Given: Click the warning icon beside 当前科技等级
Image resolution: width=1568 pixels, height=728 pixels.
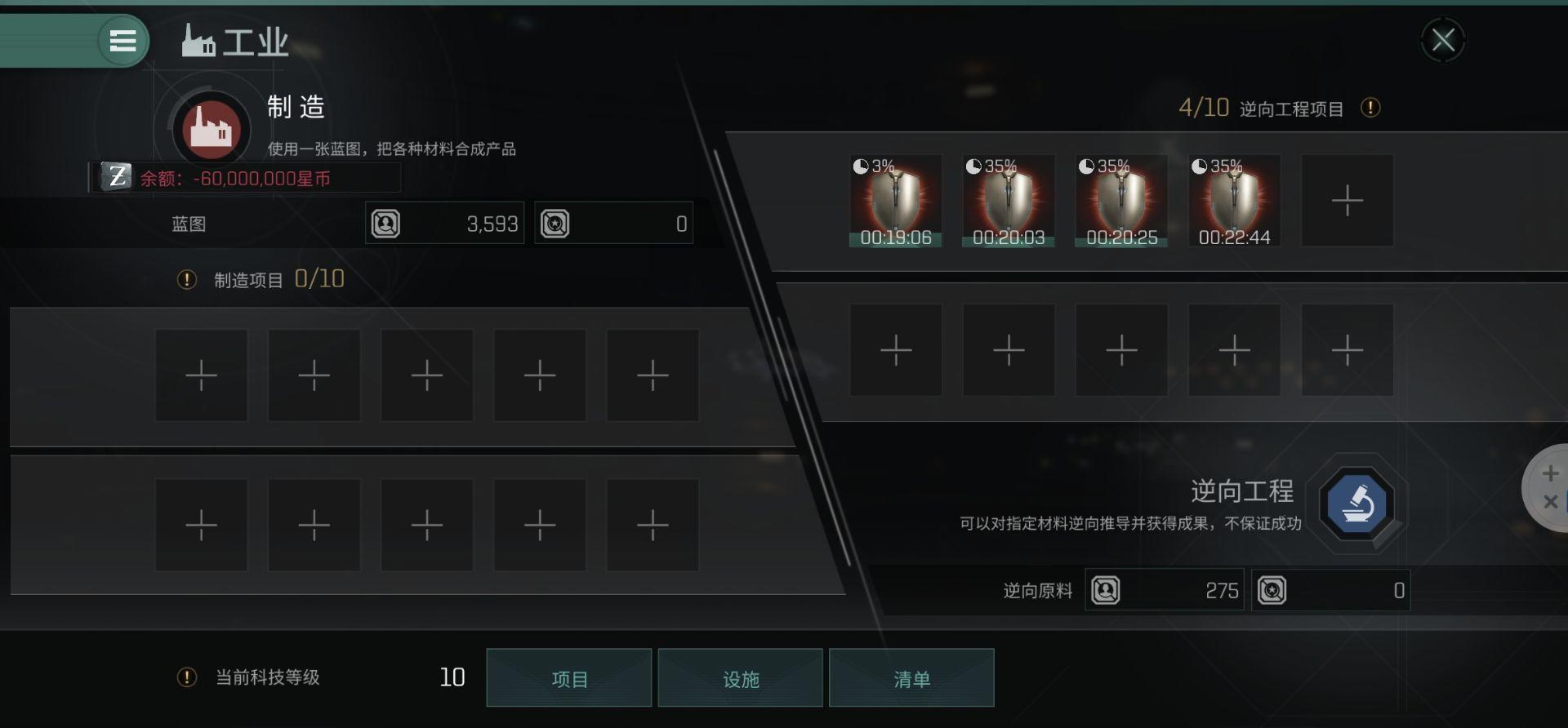Looking at the screenshot, I should (186, 677).
